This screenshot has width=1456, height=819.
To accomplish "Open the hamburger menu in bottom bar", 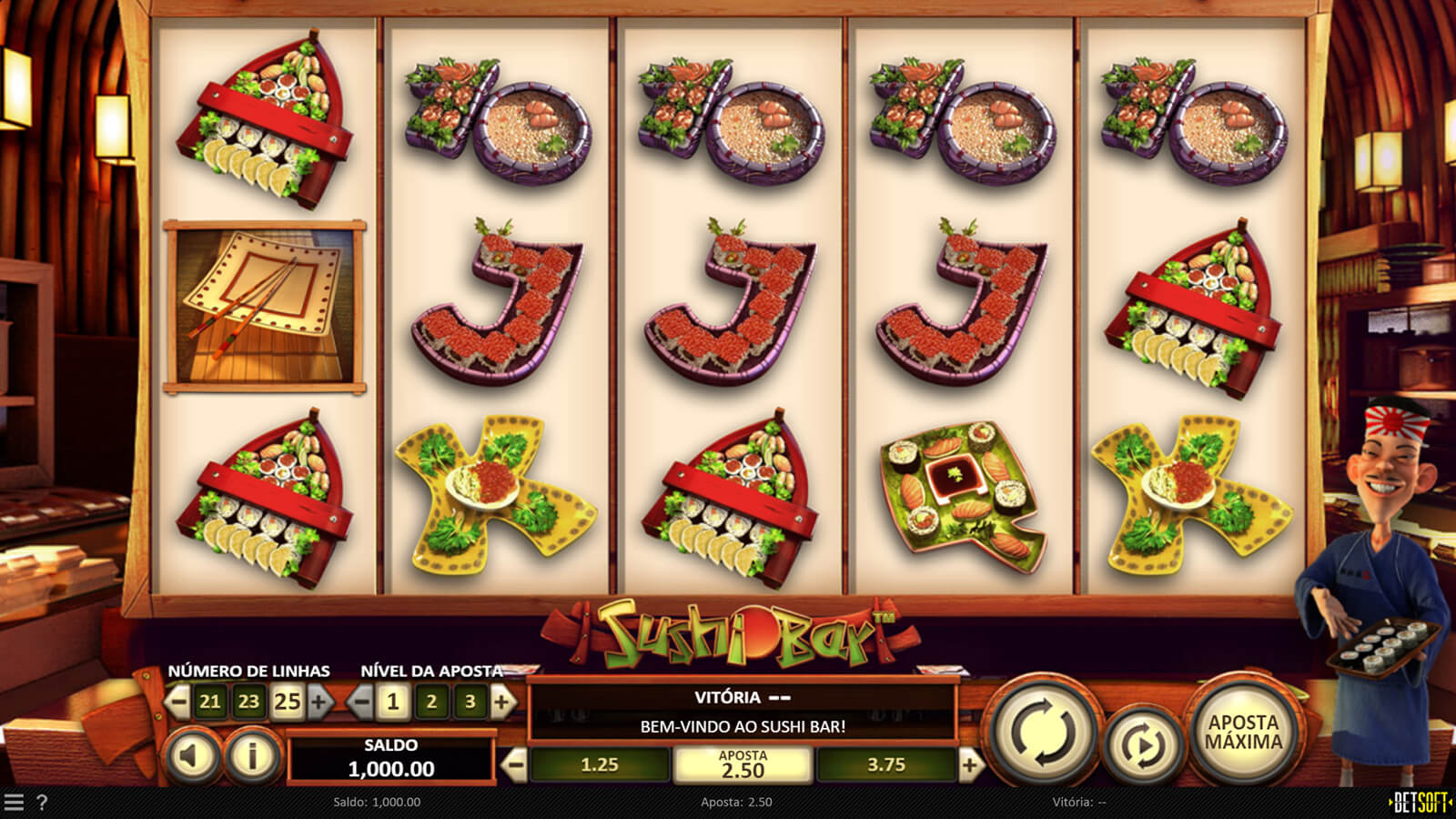I will tap(14, 802).
